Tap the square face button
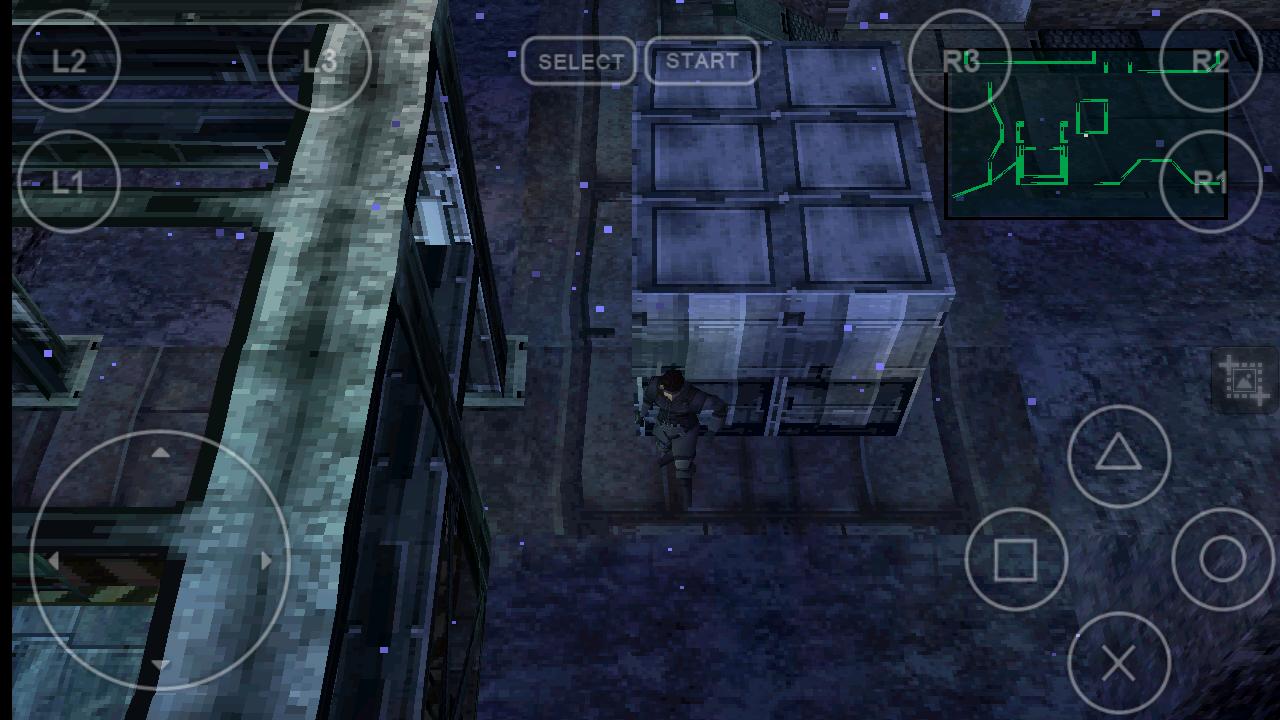This screenshot has width=1280, height=720. [1016, 560]
